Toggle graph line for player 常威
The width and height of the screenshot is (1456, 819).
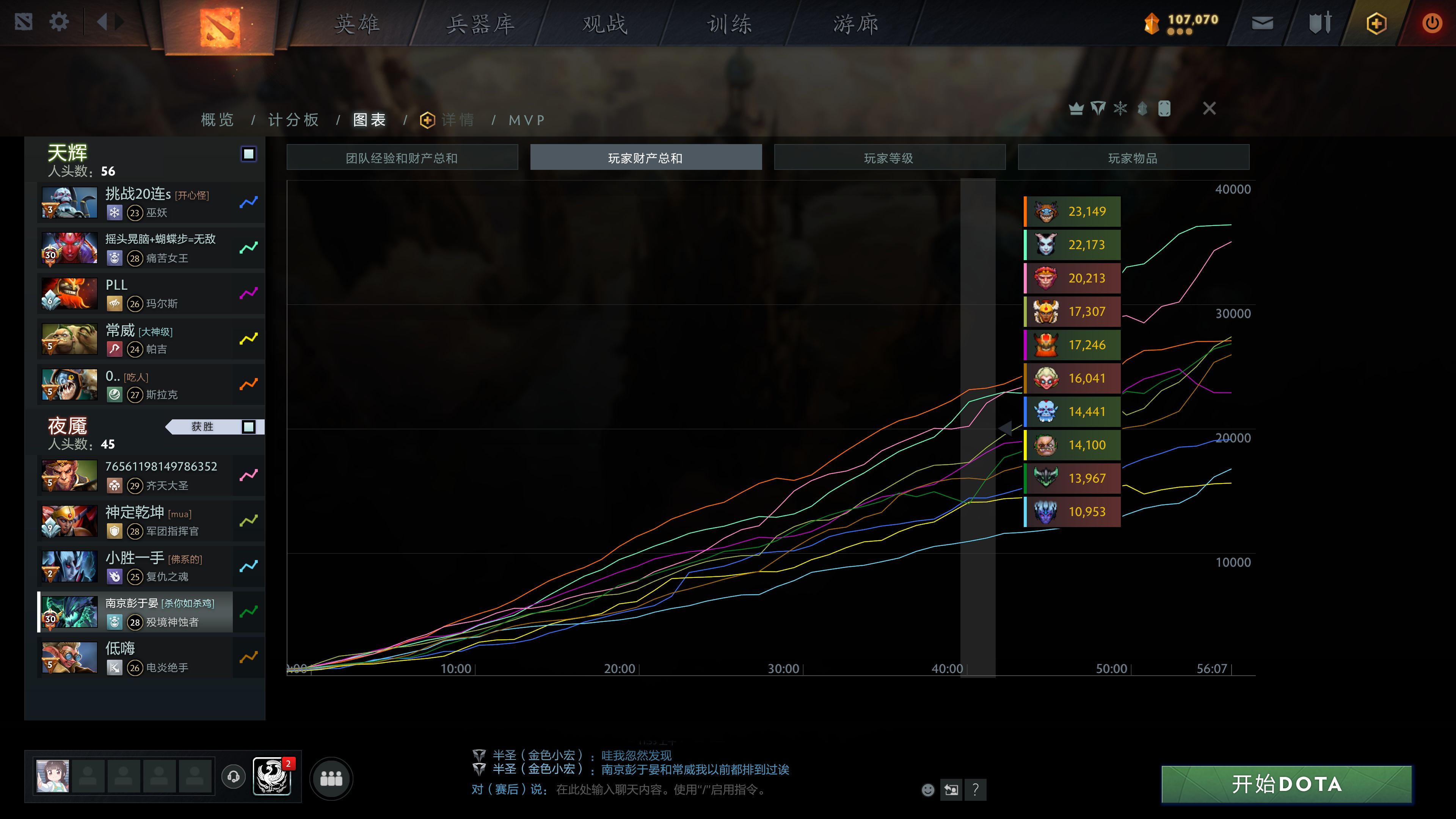pos(248,338)
